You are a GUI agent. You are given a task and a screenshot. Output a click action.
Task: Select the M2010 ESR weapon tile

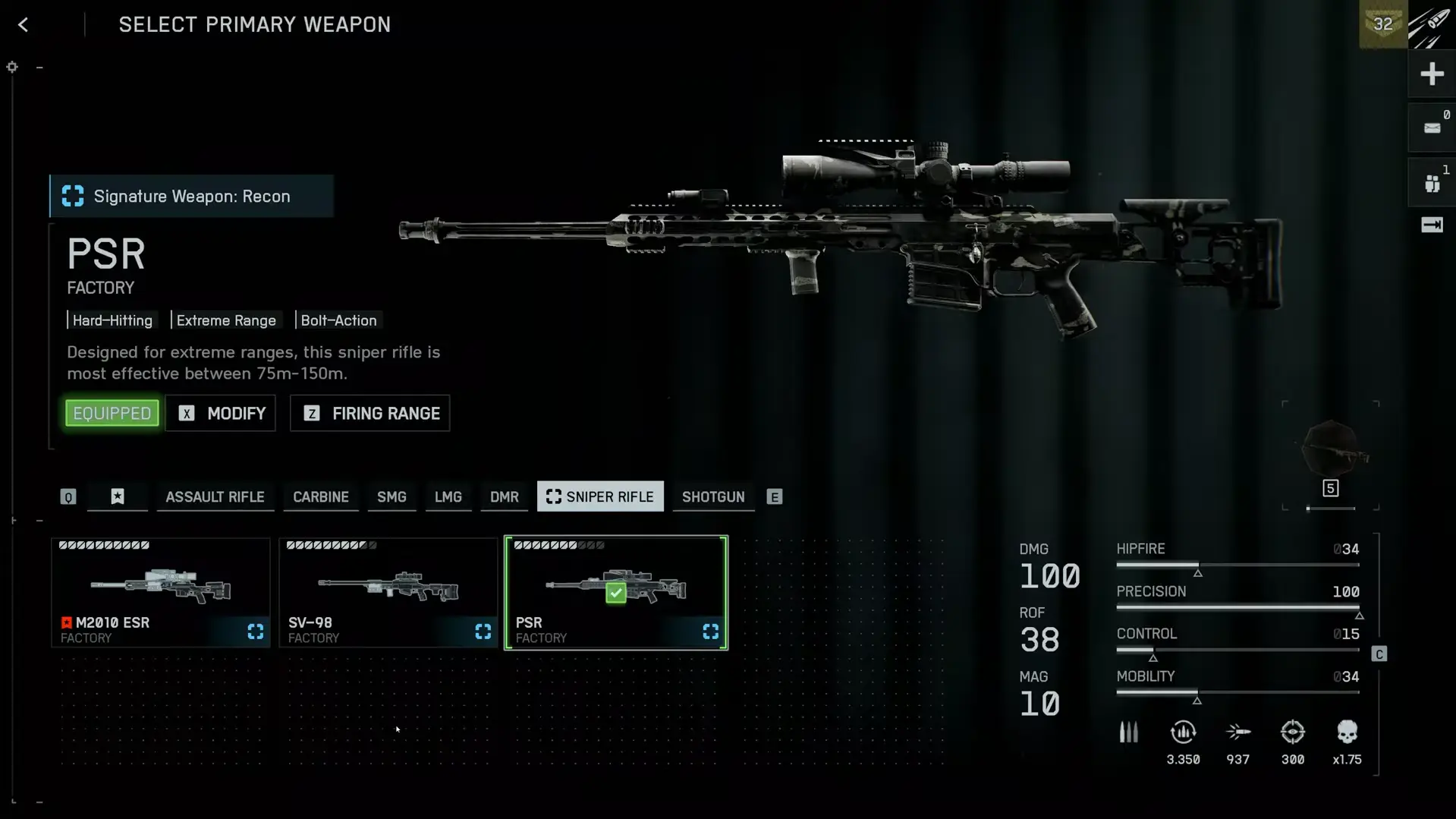click(161, 593)
